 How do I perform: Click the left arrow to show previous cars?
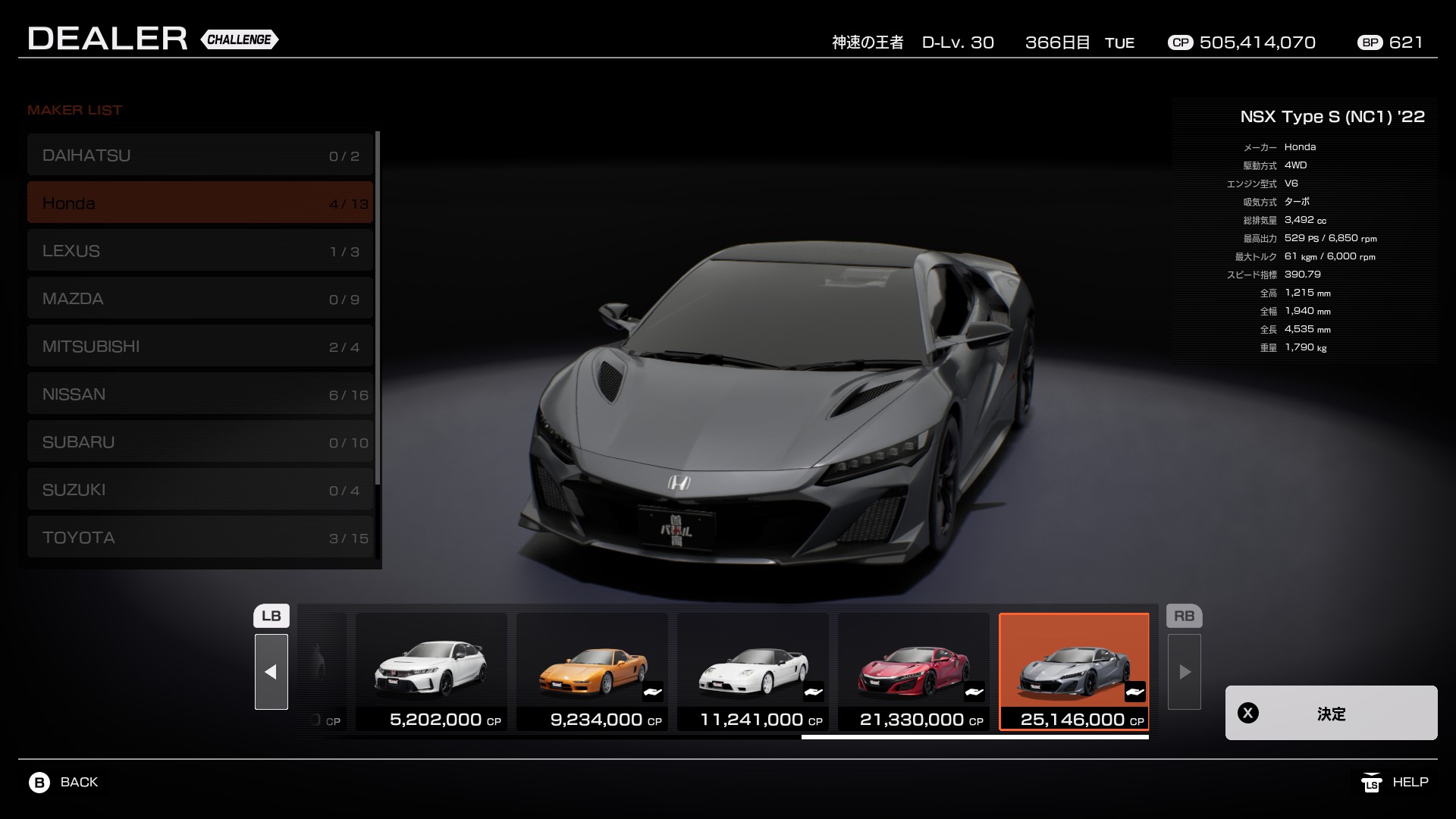[x=271, y=672]
